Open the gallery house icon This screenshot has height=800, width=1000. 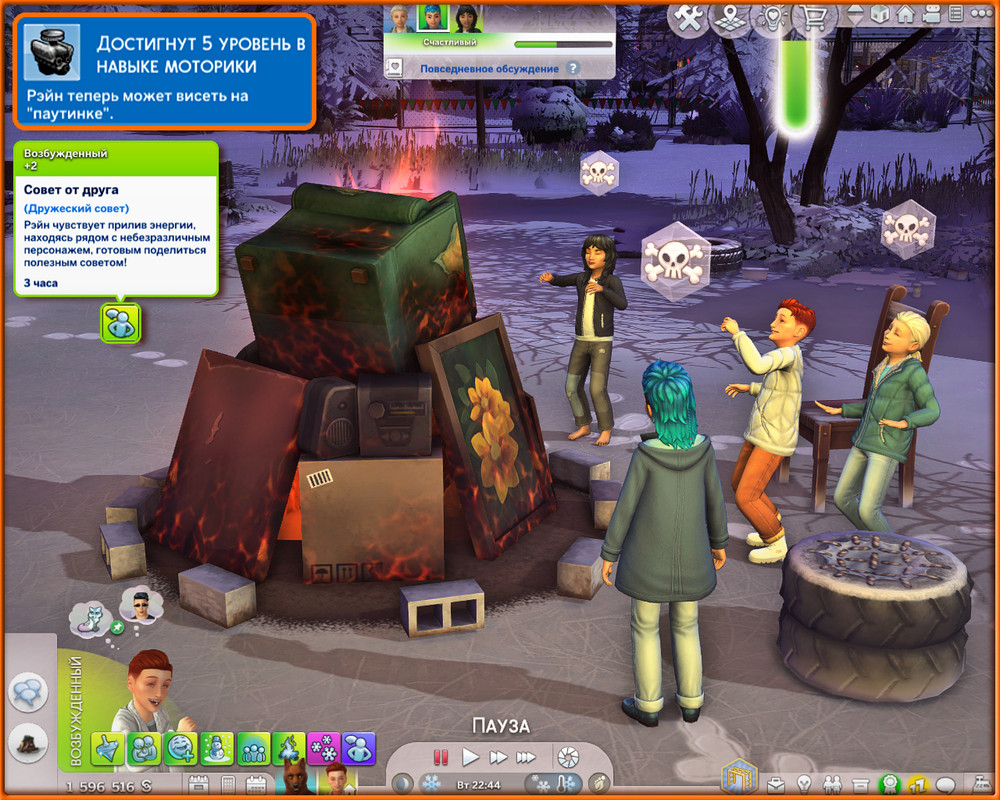point(906,15)
